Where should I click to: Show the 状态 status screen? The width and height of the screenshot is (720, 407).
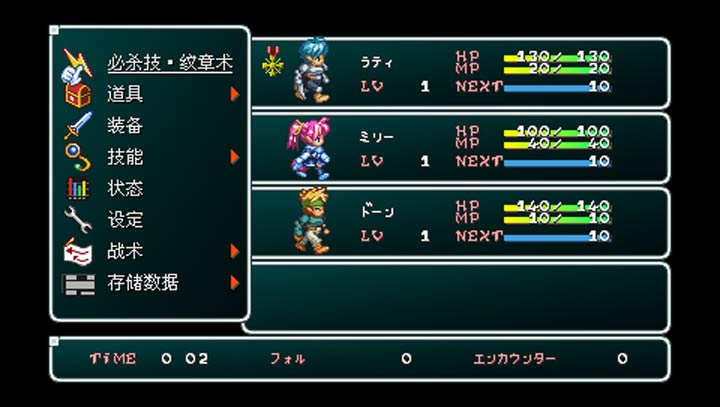click(125, 188)
